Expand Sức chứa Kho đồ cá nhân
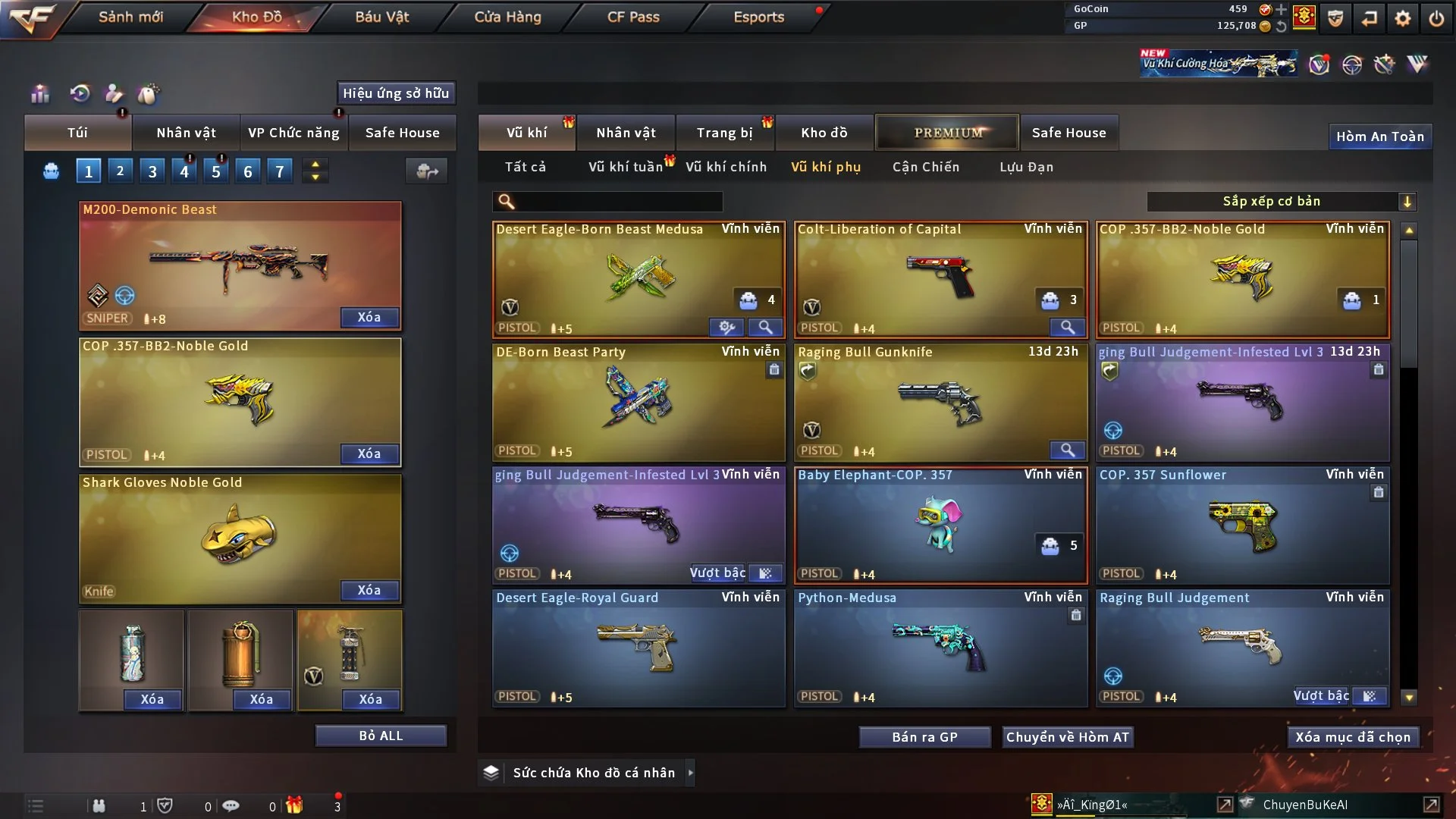This screenshot has width=1456, height=819. pyautogui.click(x=690, y=773)
